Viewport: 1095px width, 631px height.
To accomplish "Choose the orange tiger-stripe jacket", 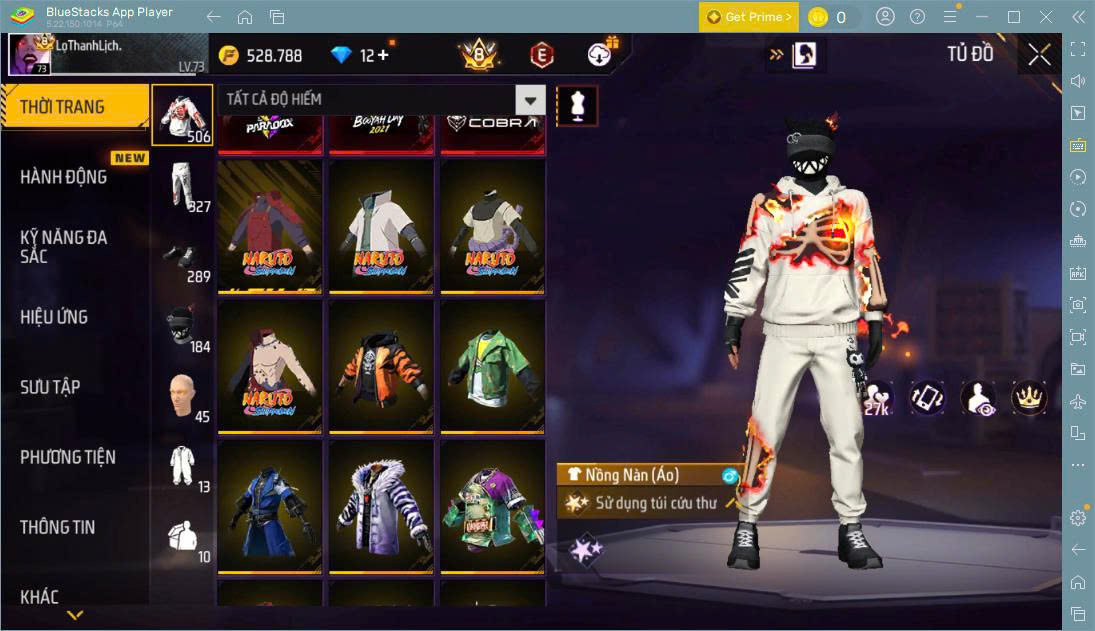I will pyautogui.click(x=381, y=366).
